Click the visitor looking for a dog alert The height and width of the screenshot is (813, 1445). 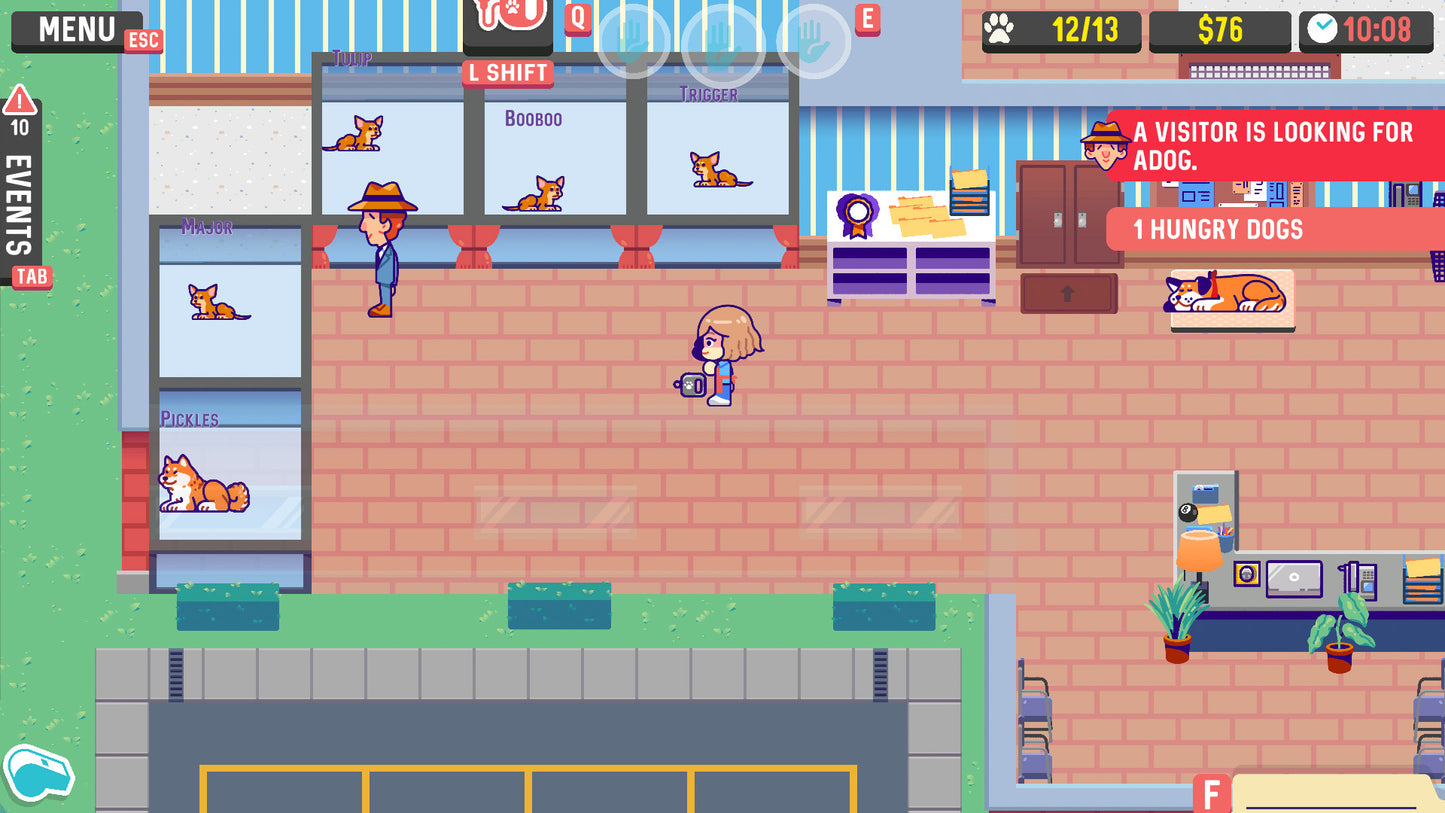pos(1270,143)
